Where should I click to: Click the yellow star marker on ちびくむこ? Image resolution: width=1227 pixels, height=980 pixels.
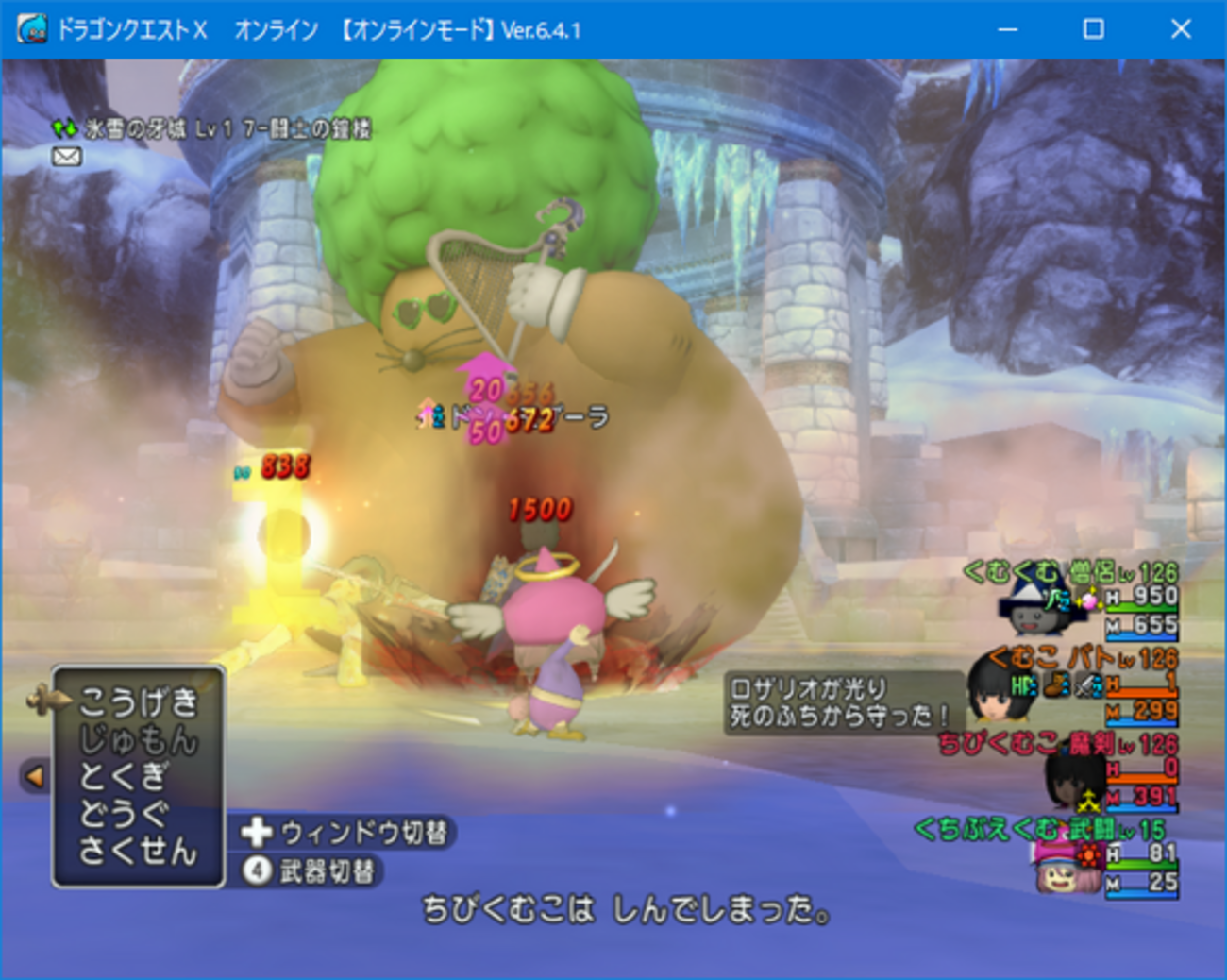point(1088,800)
